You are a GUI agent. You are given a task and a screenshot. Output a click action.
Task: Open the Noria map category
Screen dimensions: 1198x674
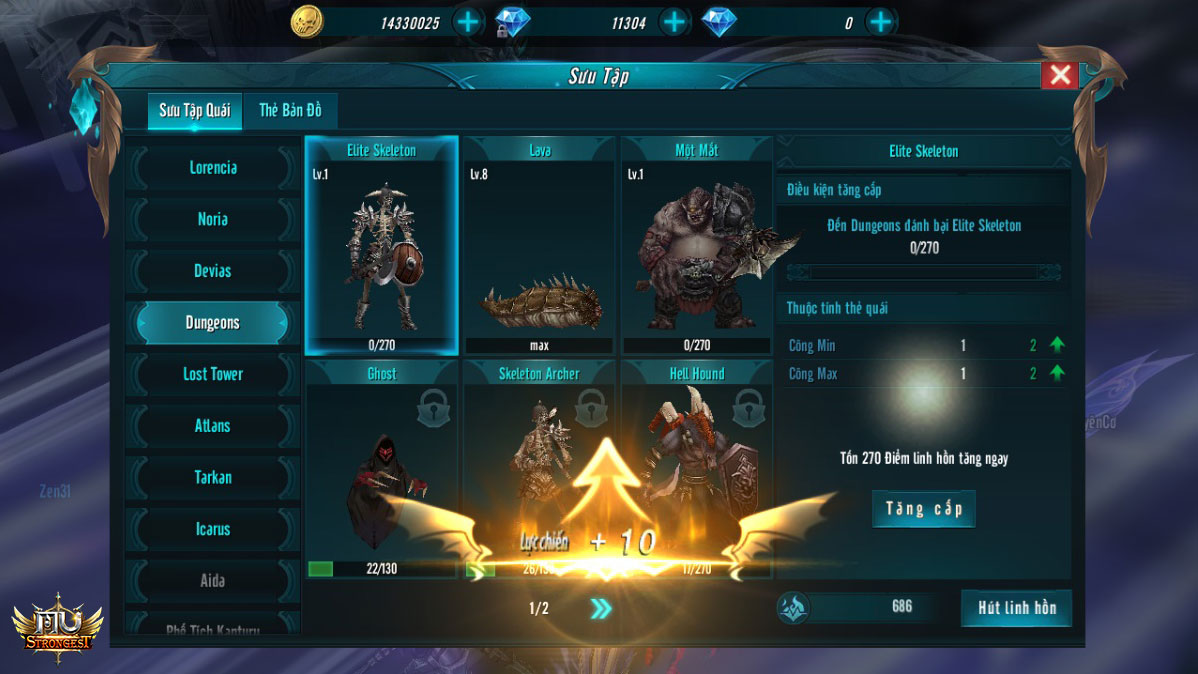click(213, 220)
